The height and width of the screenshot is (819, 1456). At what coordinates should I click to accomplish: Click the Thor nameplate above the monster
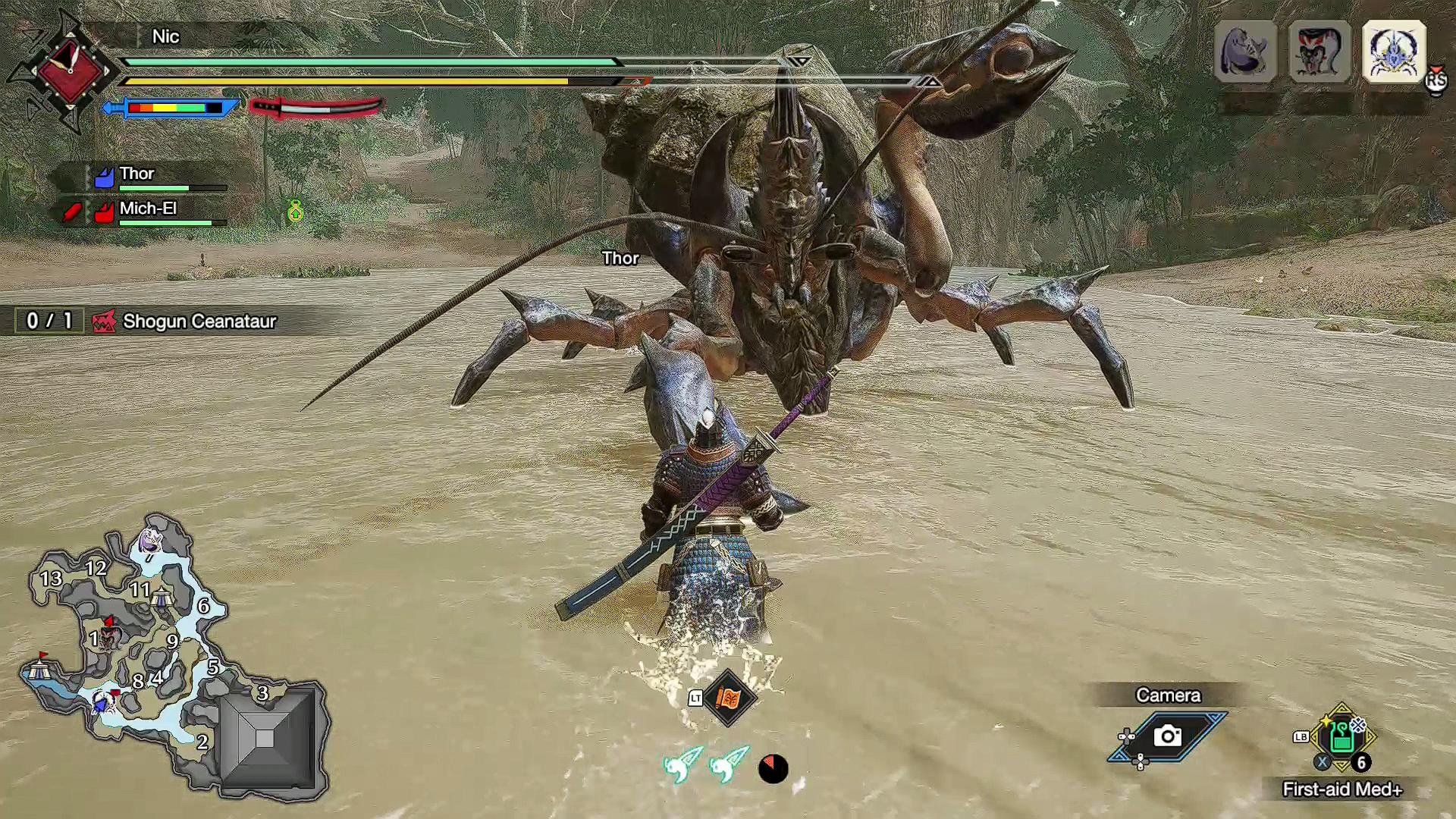click(x=621, y=259)
